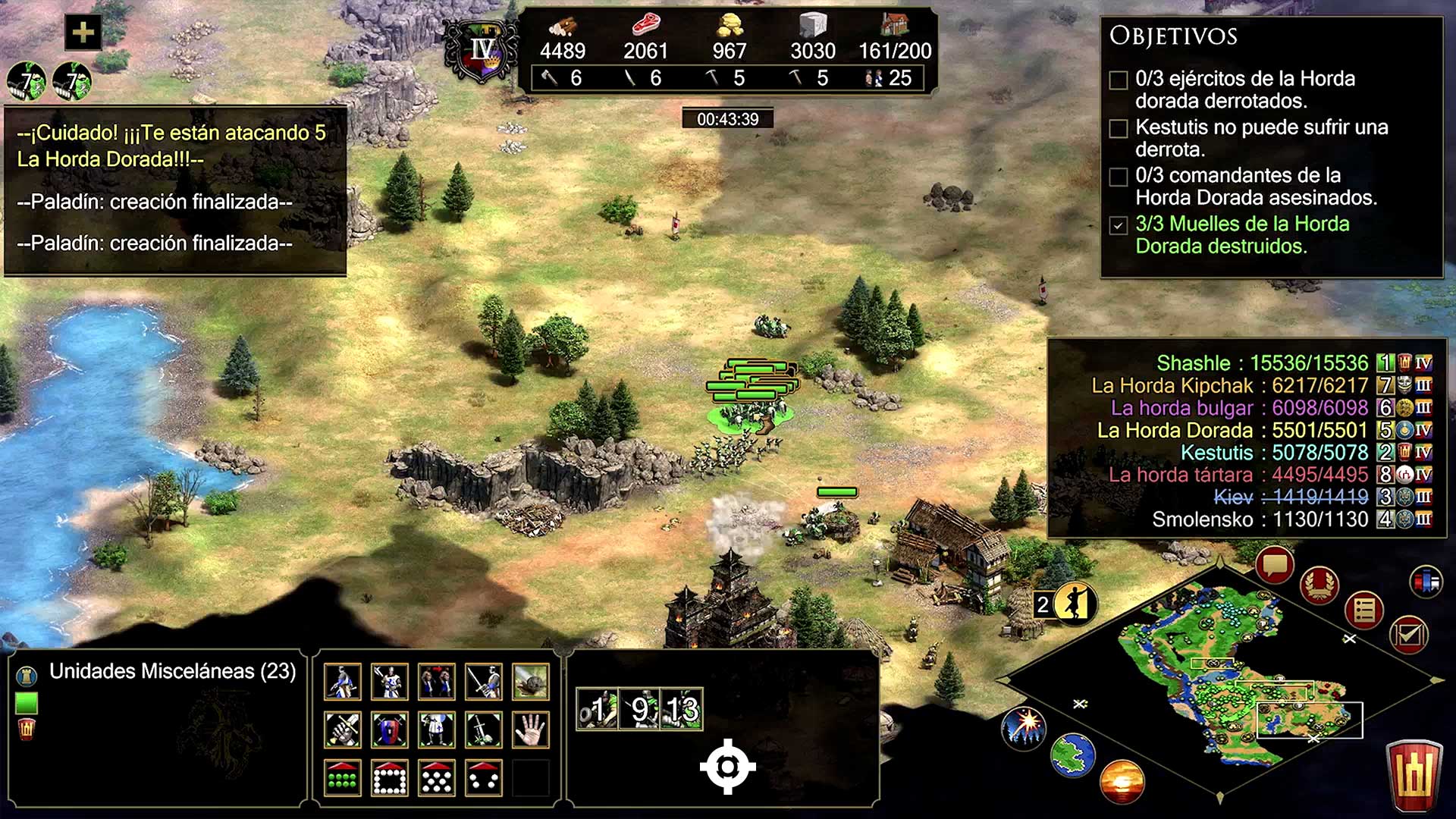Choose the defensive stance shield icon
Viewport: 1456px width, 819px height.
389,730
